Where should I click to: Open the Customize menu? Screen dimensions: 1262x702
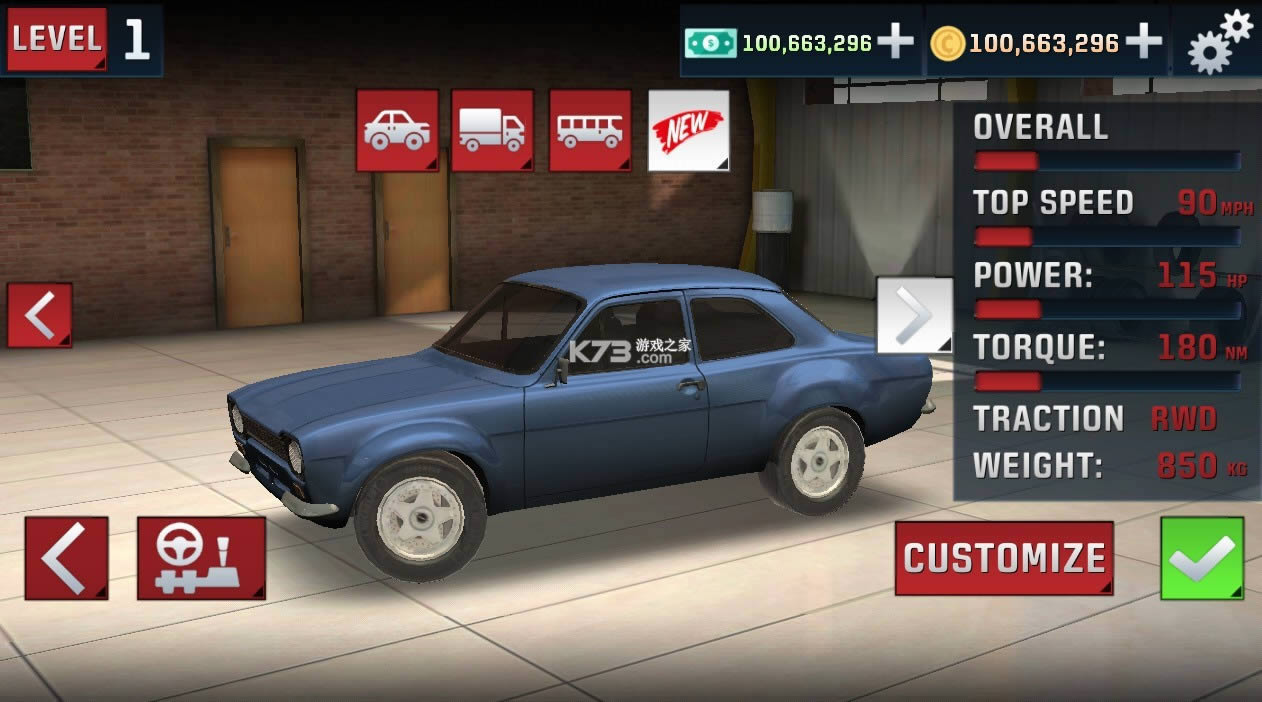coord(1004,558)
